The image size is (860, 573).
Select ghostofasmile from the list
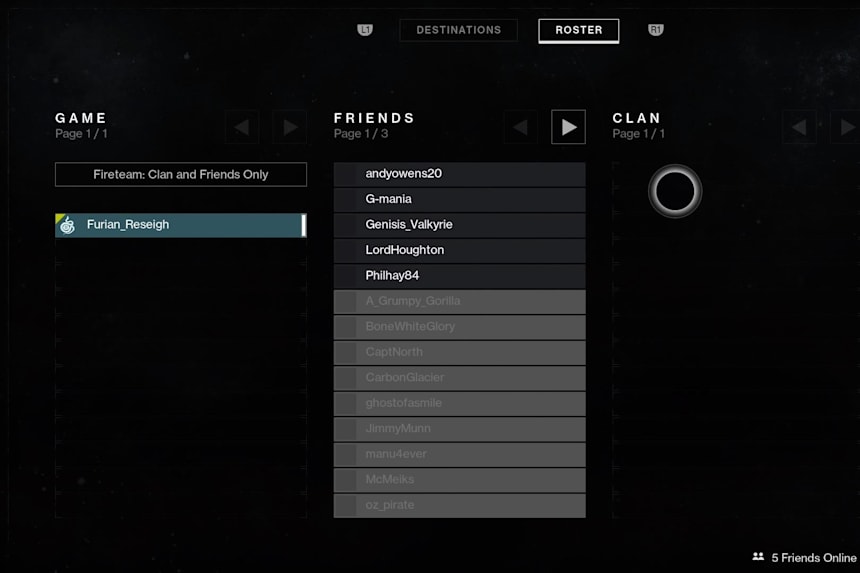(459, 403)
